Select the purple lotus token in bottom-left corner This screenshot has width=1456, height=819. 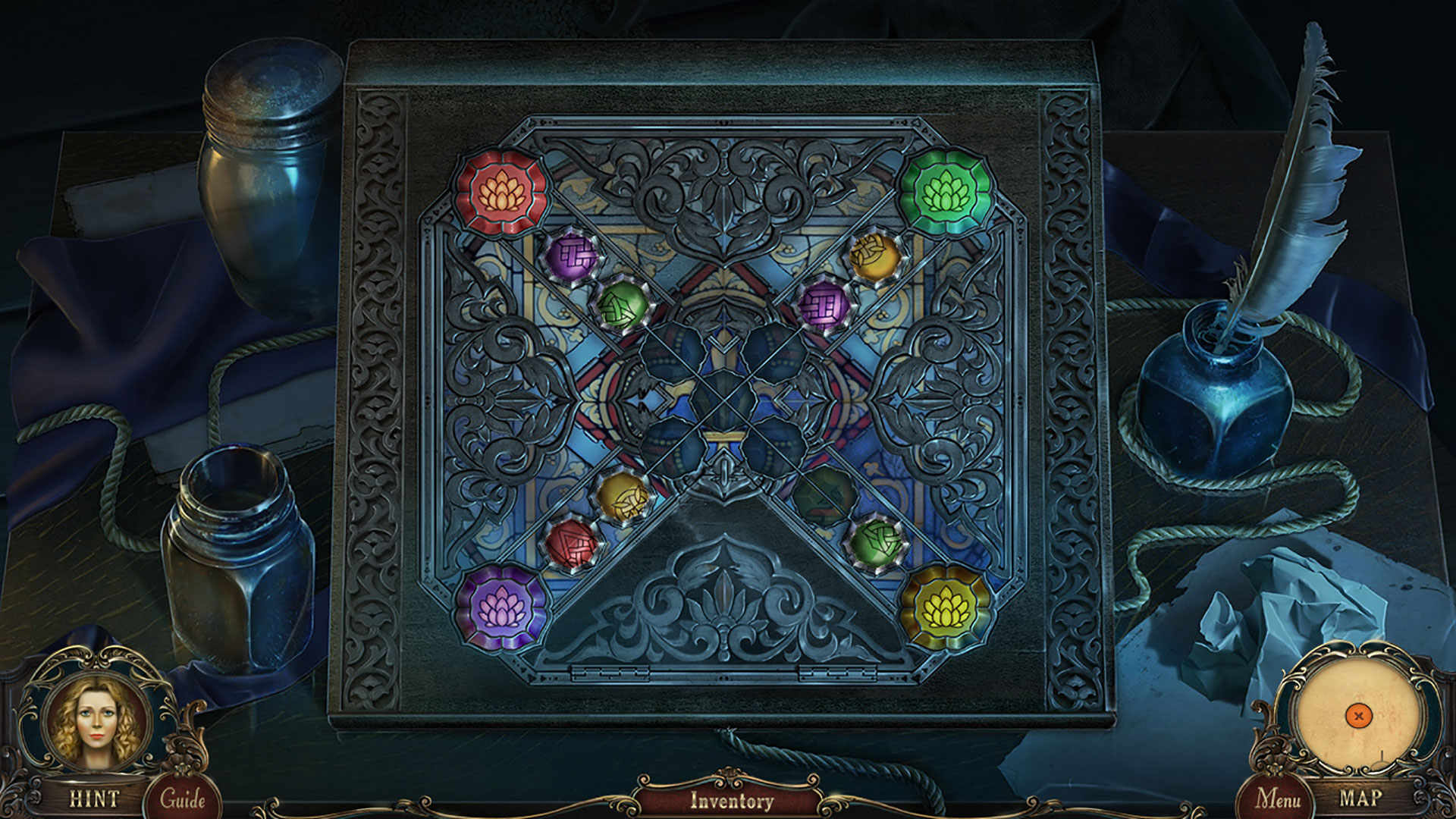click(504, 611)
